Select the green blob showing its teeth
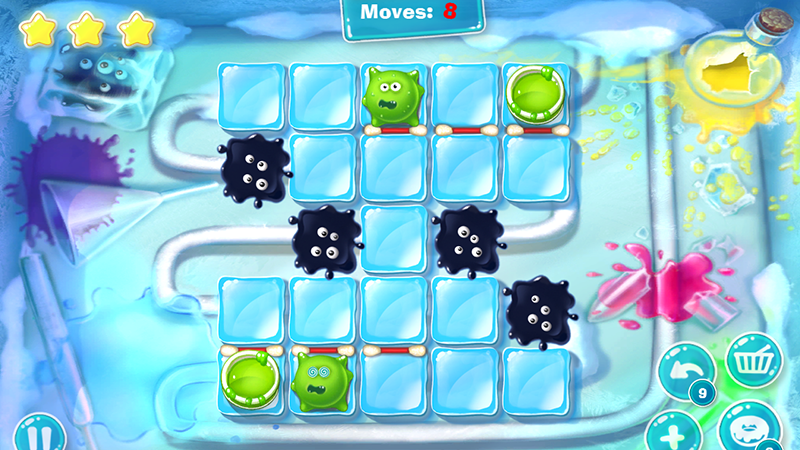Screen dimensions: 800x450 pyautogui.click(x=396, y=94)
